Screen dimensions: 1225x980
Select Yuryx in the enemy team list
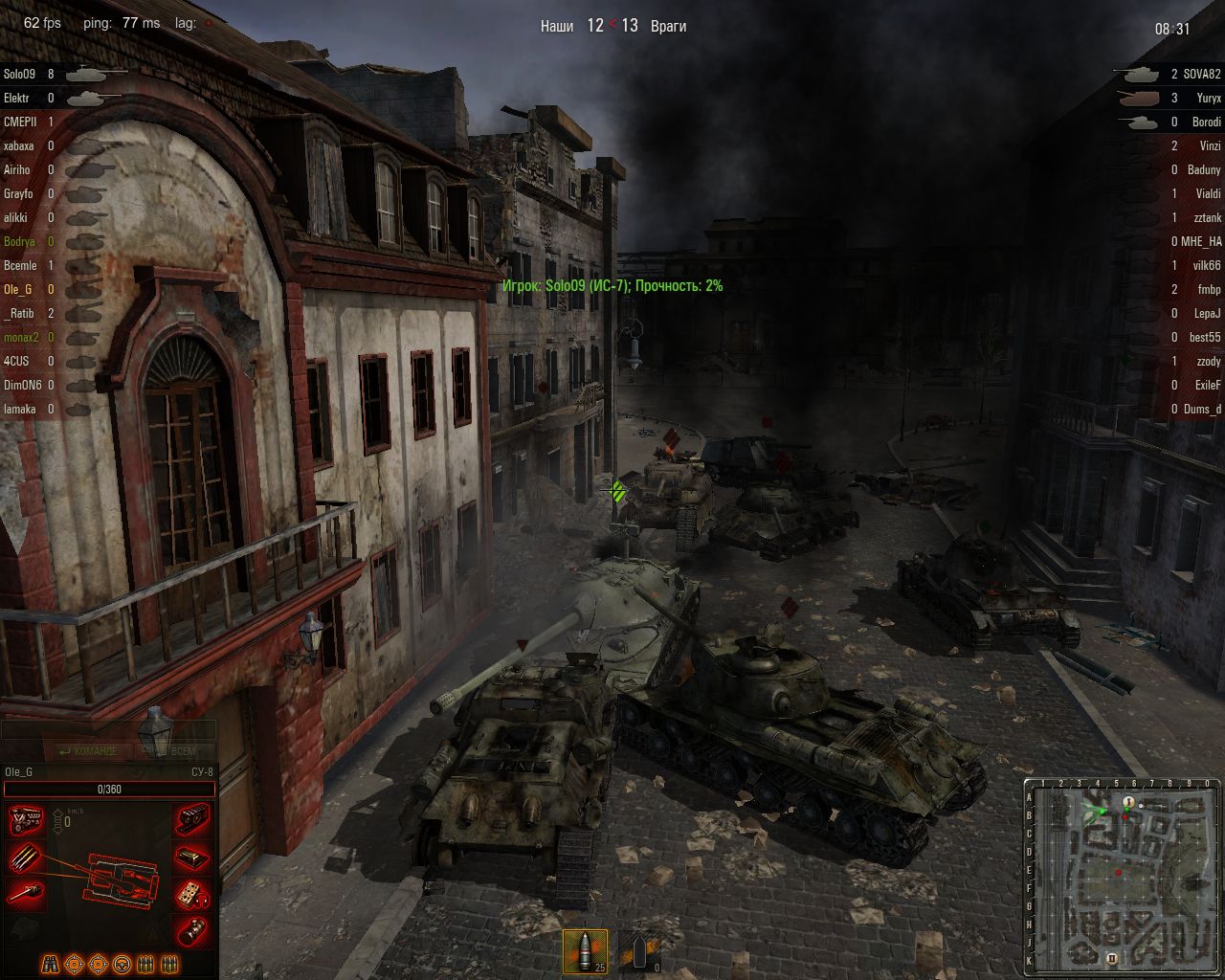pos(1208,98)
